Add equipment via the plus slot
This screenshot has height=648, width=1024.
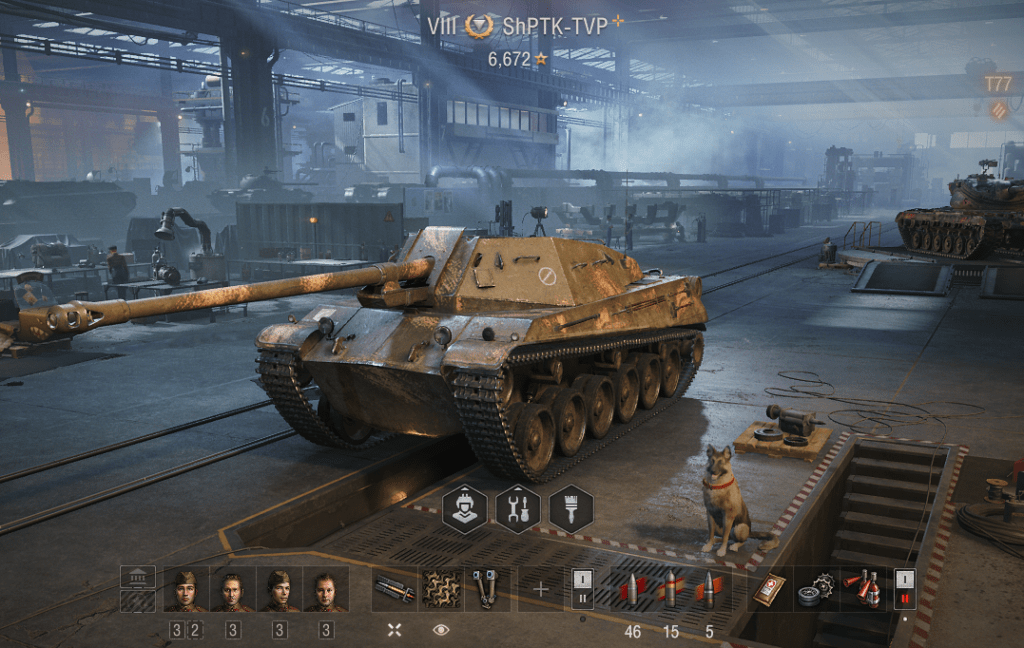click(x=541, y=590)
